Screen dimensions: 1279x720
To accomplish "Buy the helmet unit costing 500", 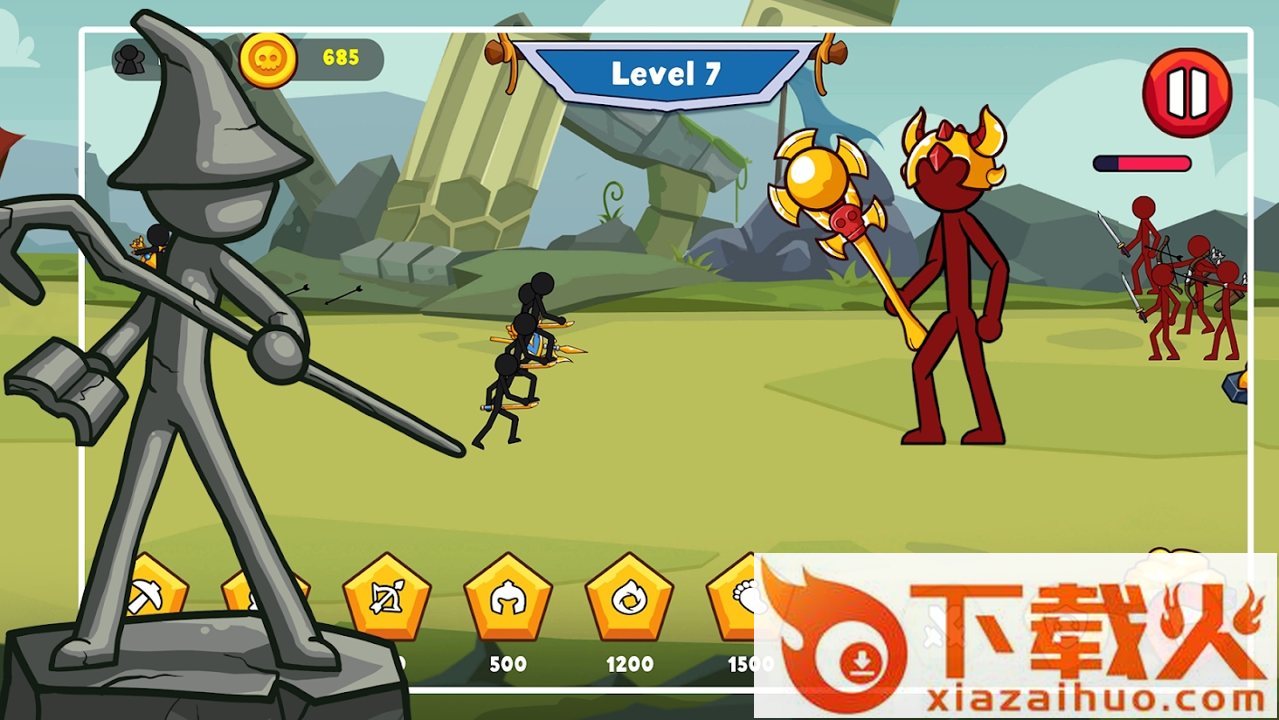I will coord(508,597).
